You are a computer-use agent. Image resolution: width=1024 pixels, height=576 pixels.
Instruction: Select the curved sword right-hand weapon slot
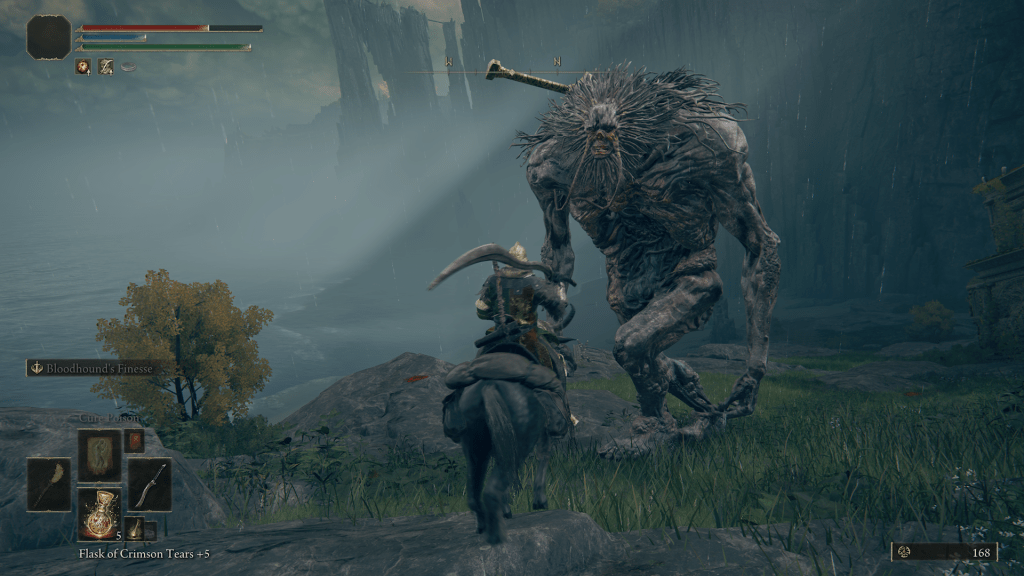coord(149,484)
